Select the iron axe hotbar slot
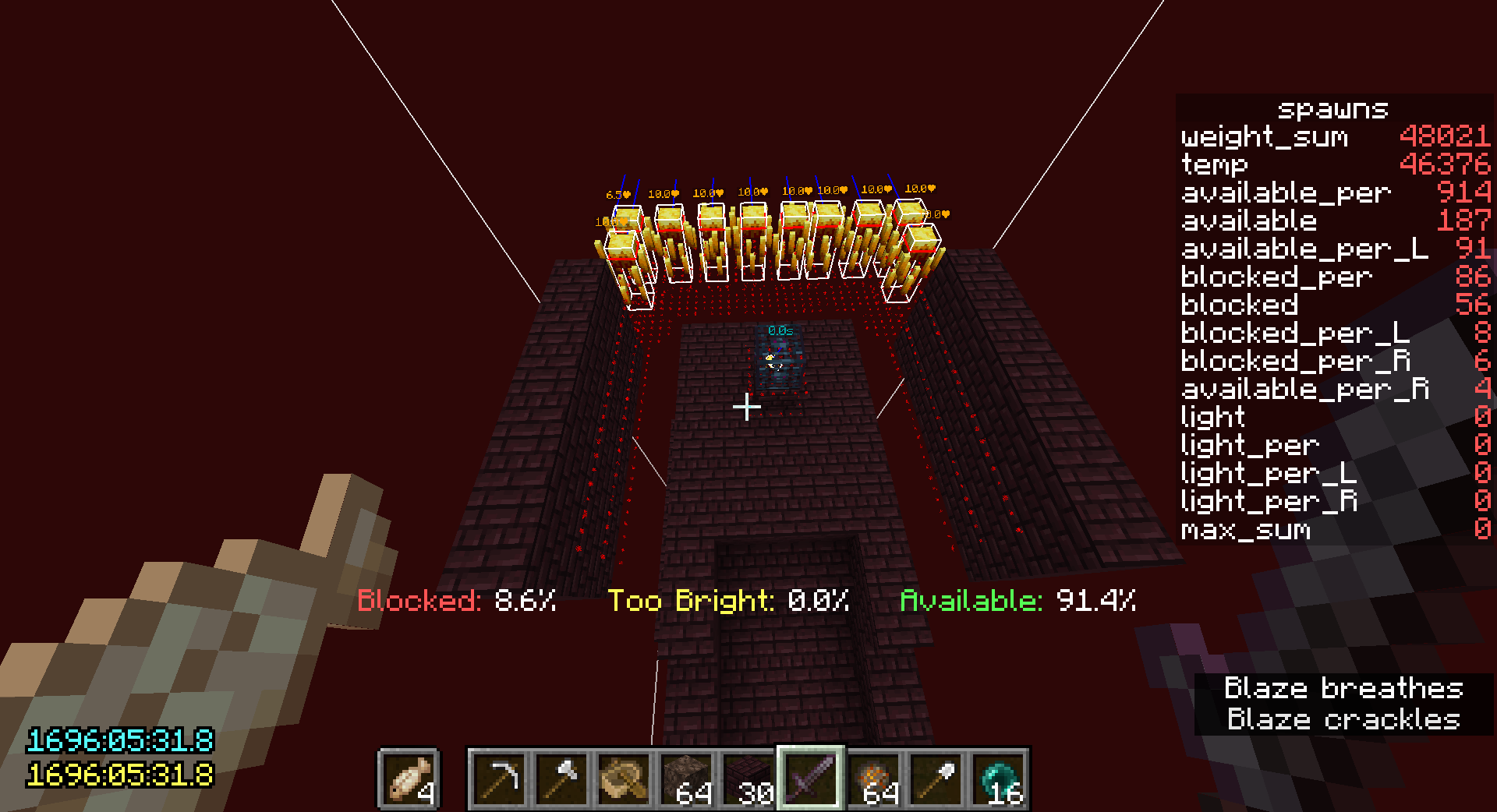Image resolution: width=1497 pixels, height=812 pixels. click(561, 778)
